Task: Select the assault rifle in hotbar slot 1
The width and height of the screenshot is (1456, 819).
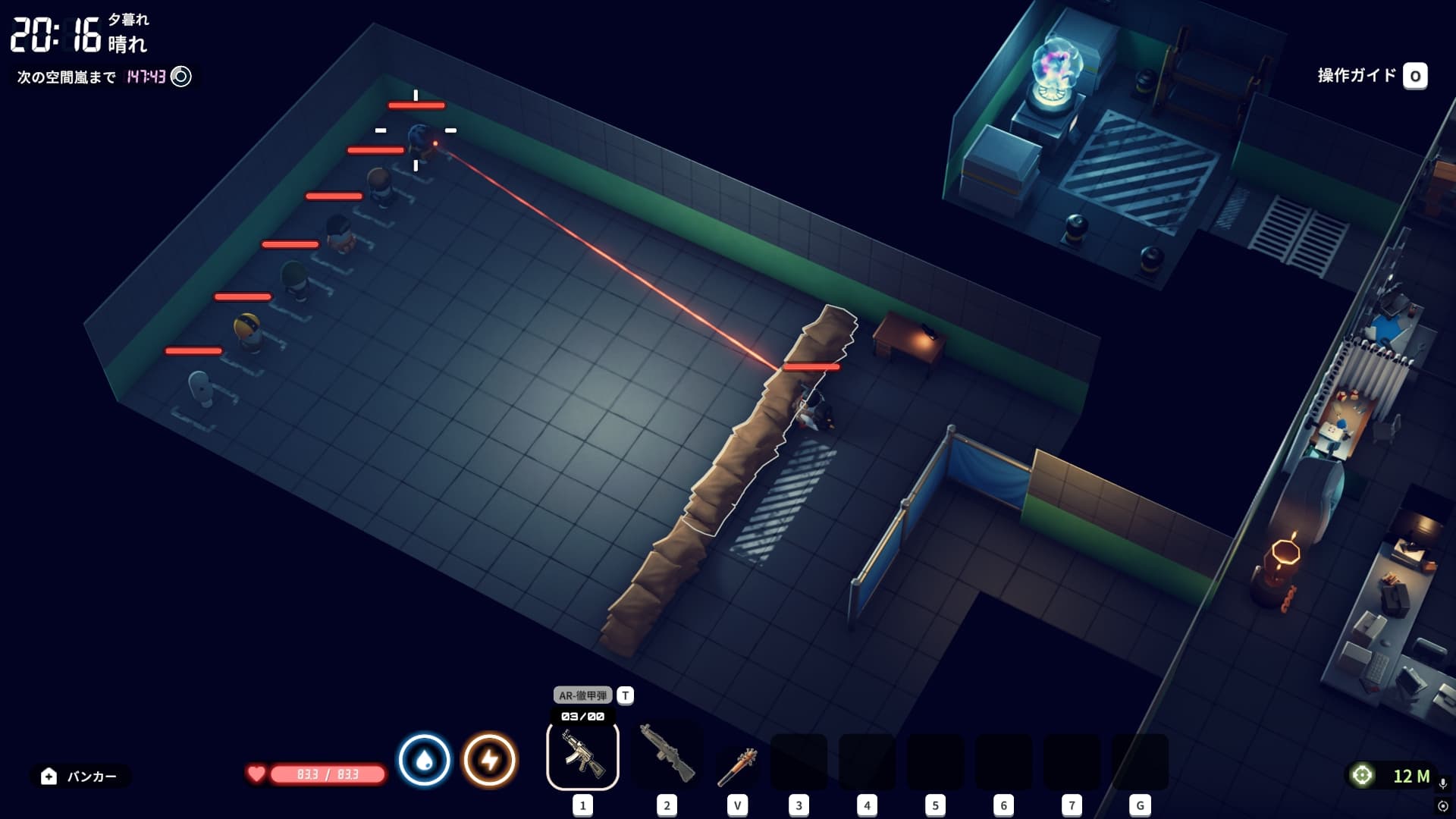Action: click(582, 755)
